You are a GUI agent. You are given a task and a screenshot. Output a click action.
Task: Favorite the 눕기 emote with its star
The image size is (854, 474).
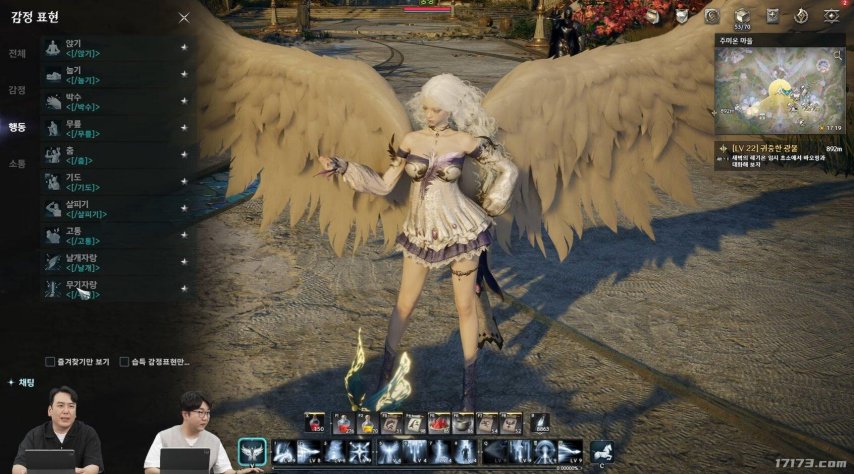[184, 74]
